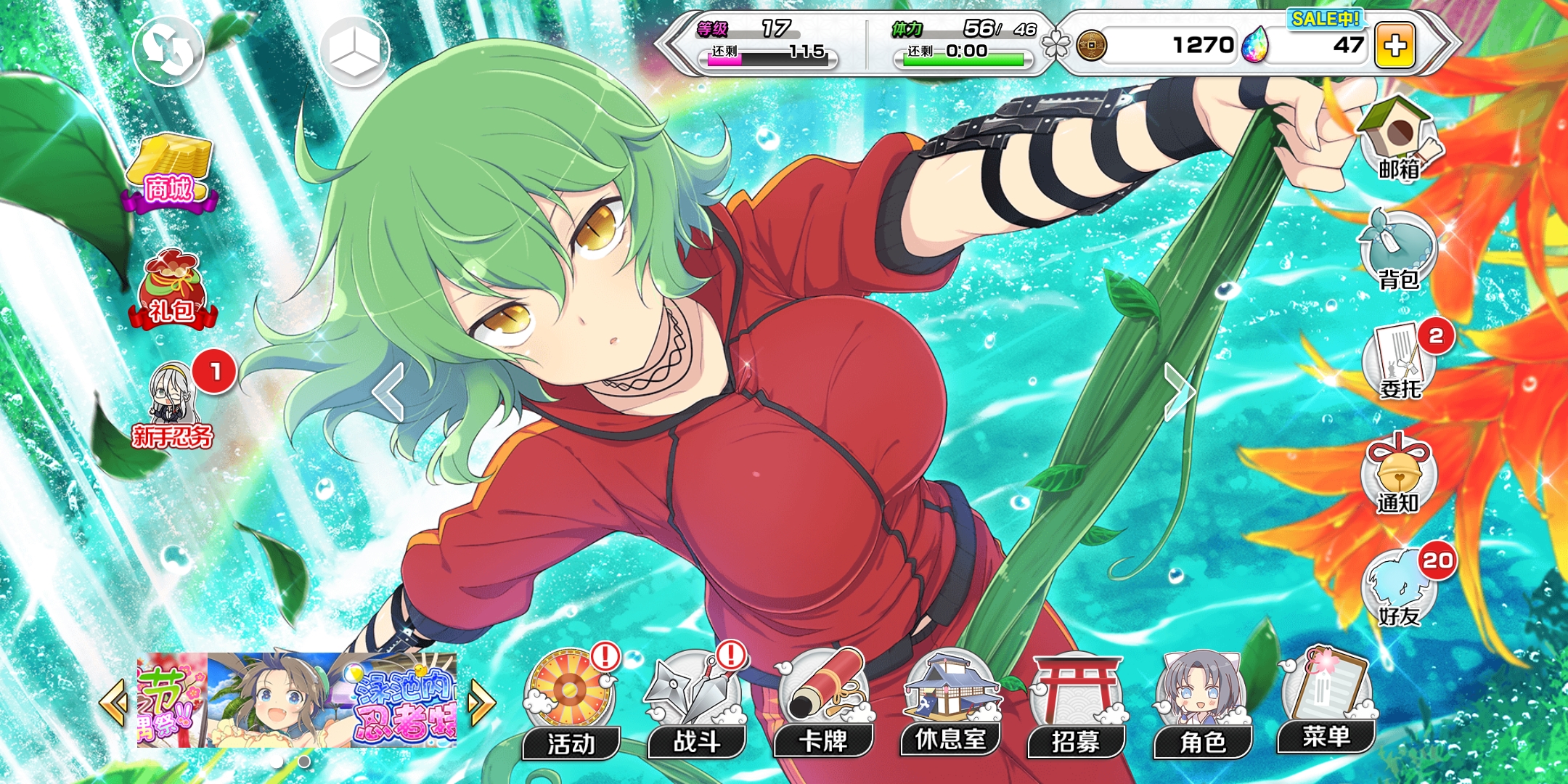This screenshot has width=1568, height=784.
Task: Open the 菜单 main menu
Action: click(x=1327, y=703)
